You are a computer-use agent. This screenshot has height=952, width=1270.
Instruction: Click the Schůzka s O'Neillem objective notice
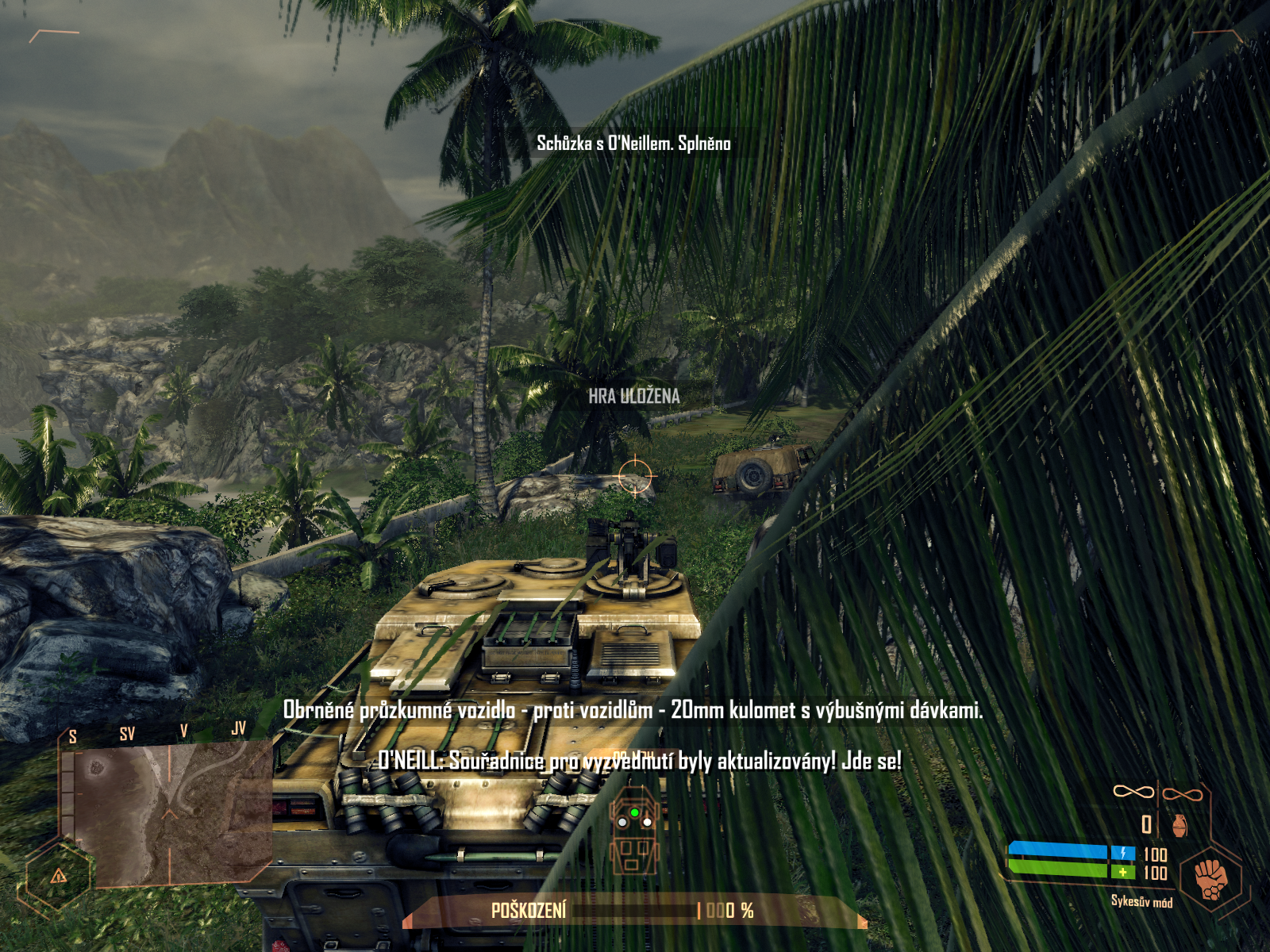(633, 144)
